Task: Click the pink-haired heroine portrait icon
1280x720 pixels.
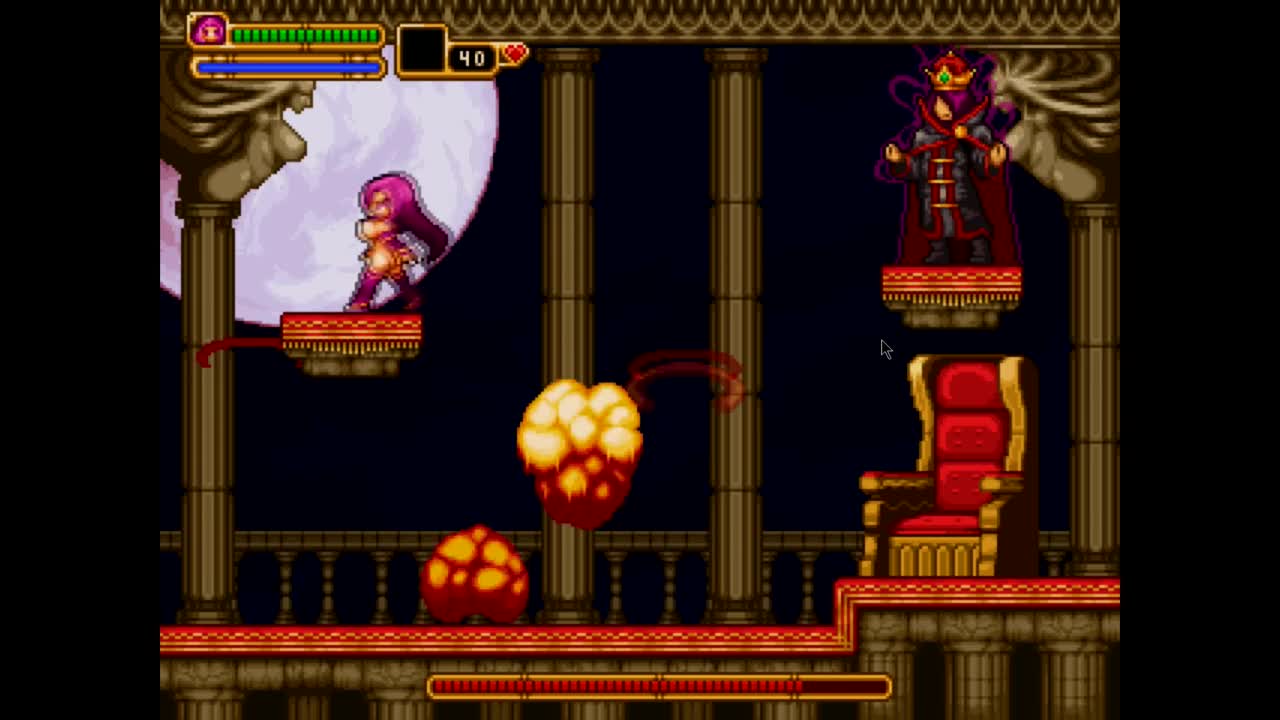Action: pyautogui.click(x=209, y=31)
